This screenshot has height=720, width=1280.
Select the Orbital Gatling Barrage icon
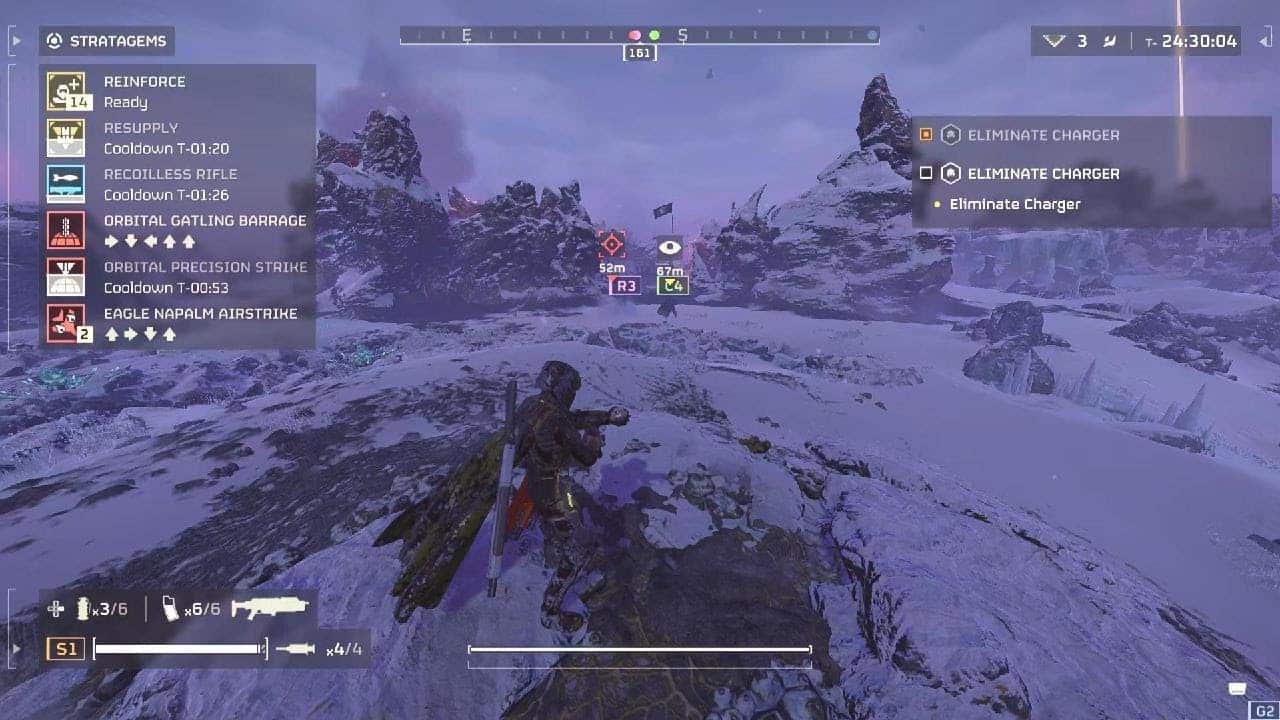(x=66, y=230)
